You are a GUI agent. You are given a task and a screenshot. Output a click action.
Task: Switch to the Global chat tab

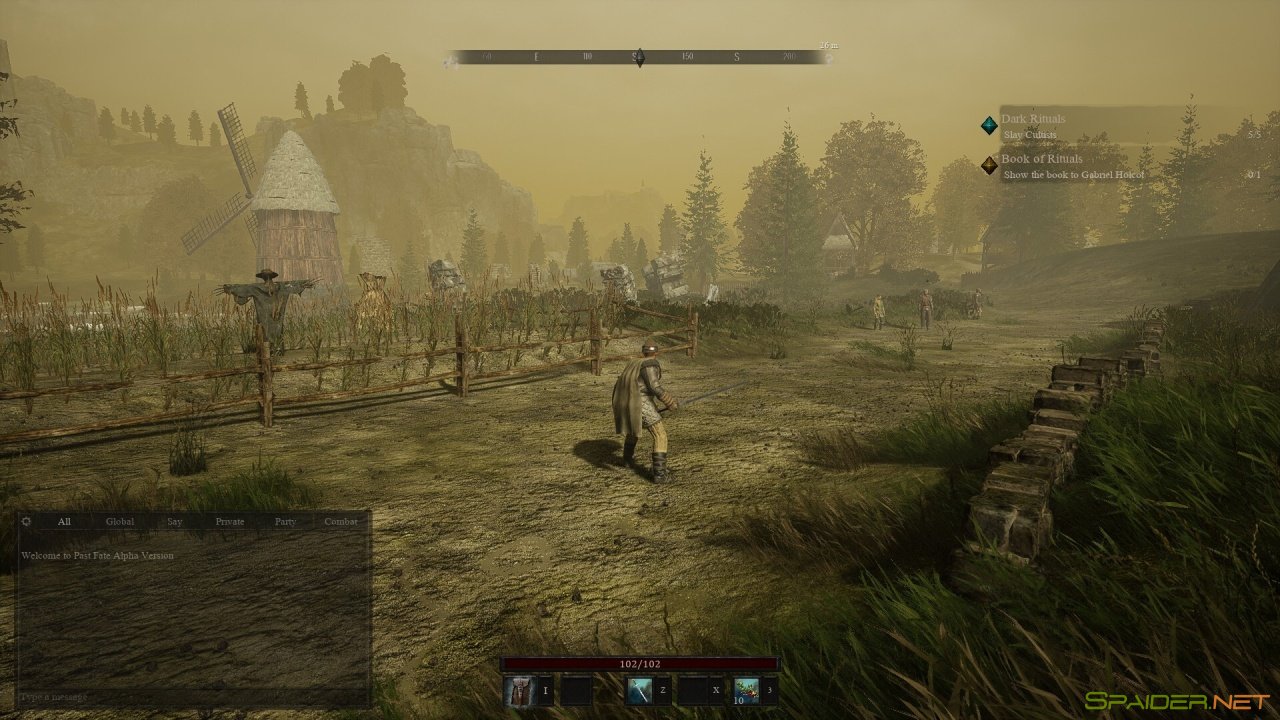click(x=120, y=521)
